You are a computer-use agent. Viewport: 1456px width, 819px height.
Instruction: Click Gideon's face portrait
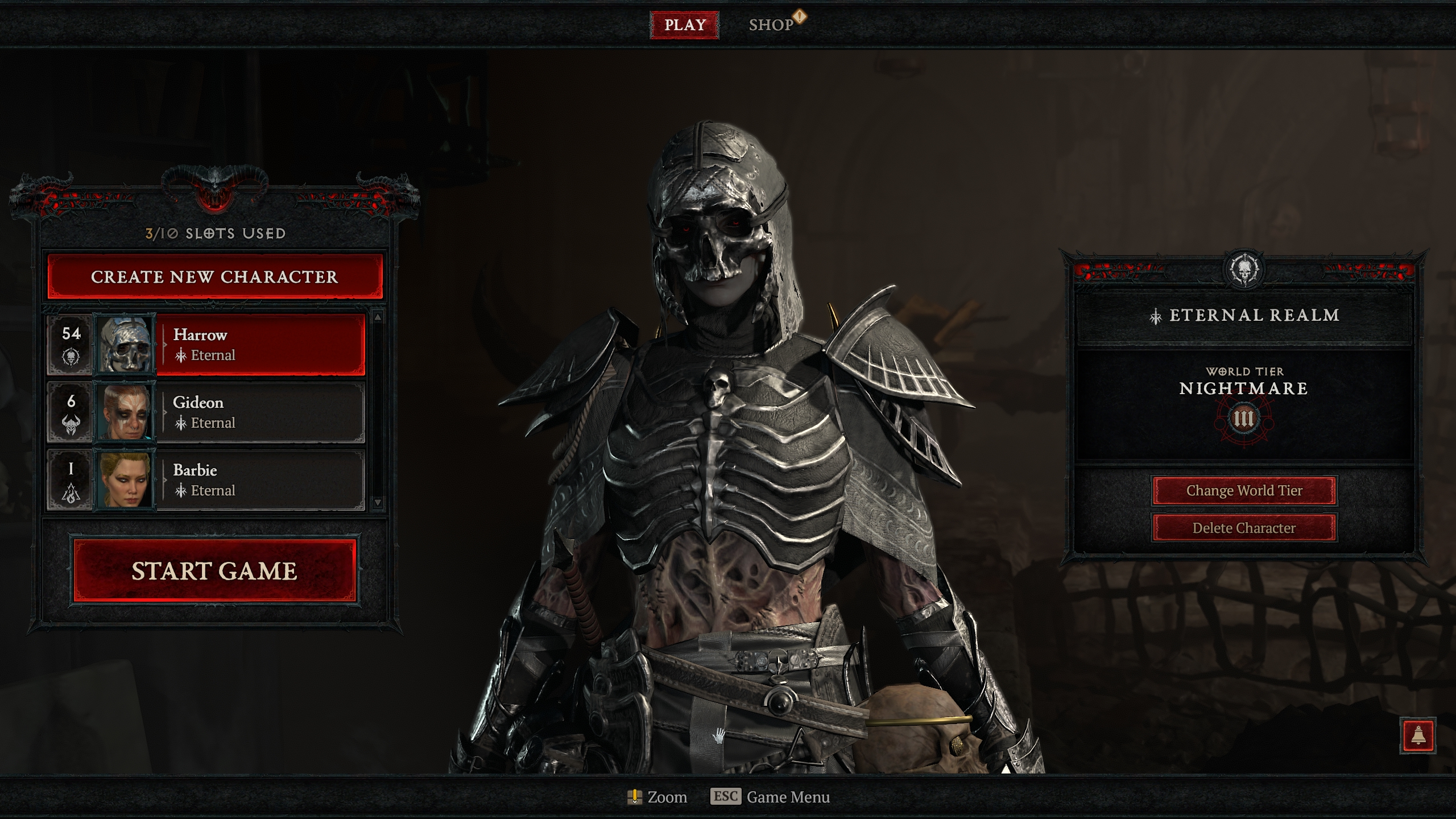pyautogui.click(x=125, y=412)
